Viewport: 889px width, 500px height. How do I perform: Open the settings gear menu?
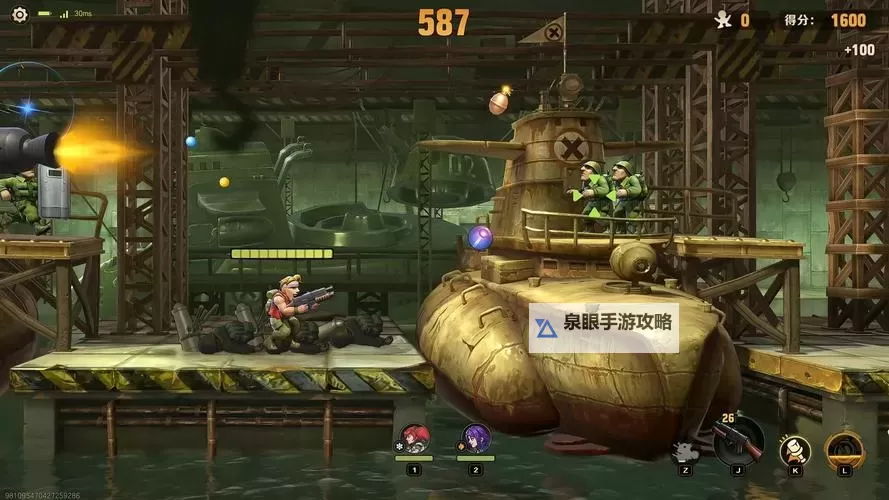19,14
